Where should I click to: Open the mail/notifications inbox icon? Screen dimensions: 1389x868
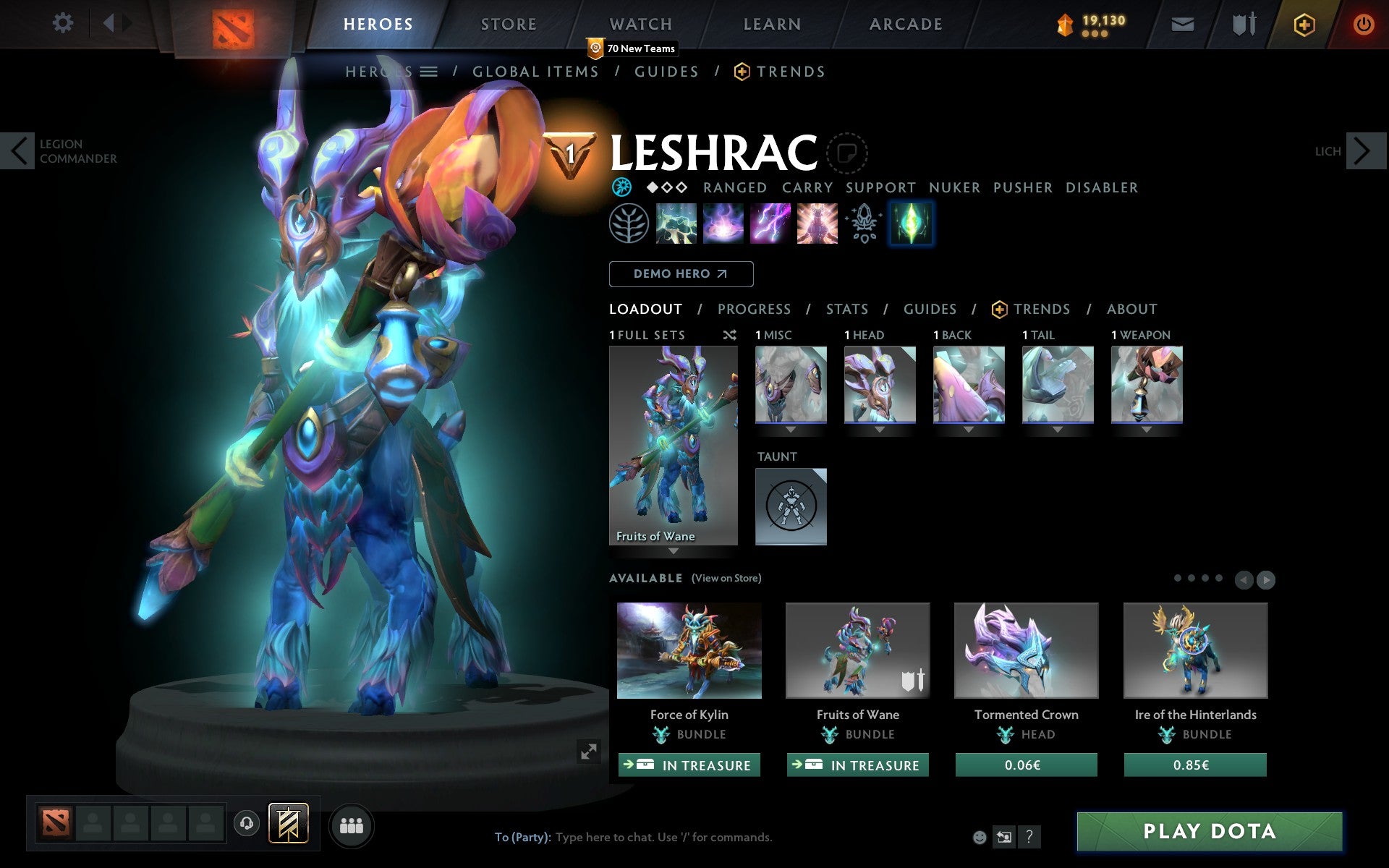[x=1182, y=24]
